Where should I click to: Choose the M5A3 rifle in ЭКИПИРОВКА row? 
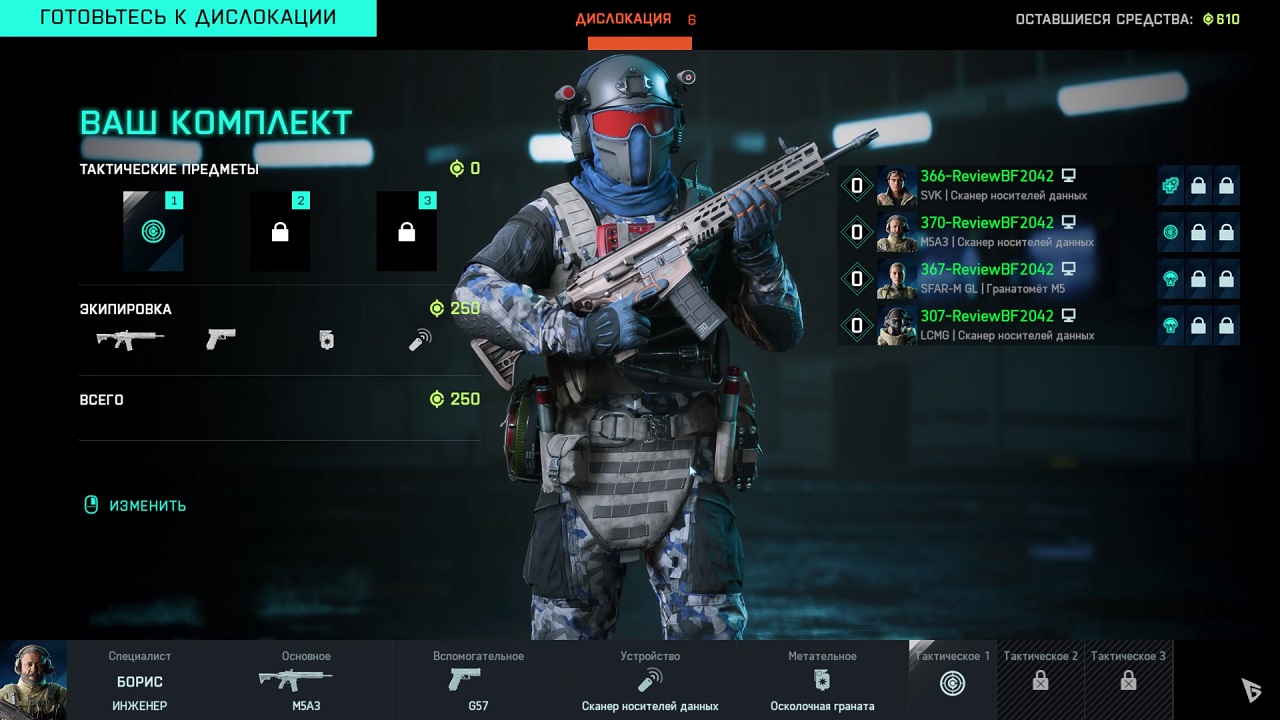coord(130,340)
